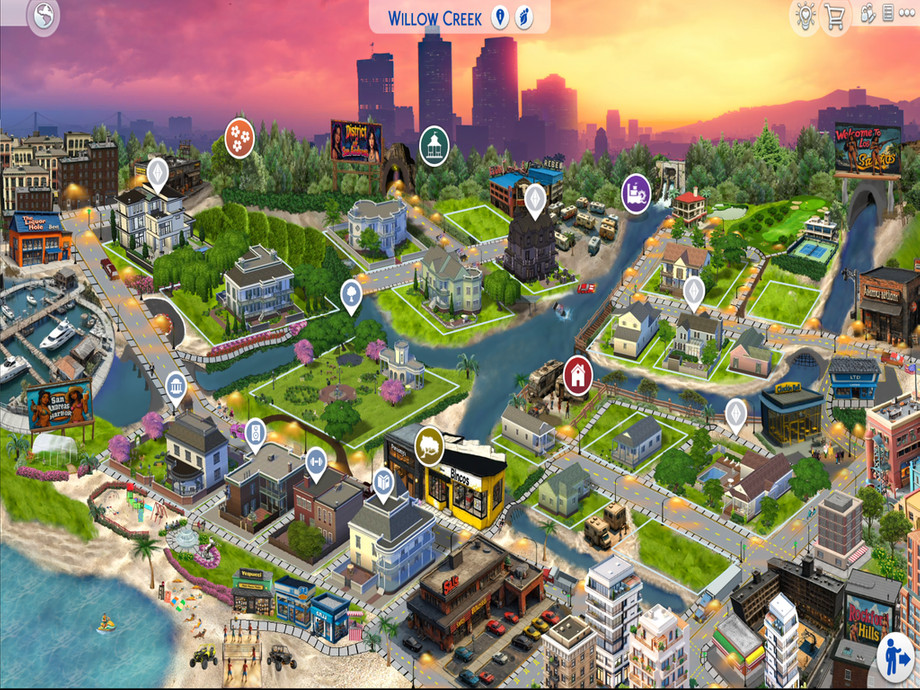Open the lightbulb hints button
Image resolution: width=920 pixels, height=690 pixels.
[804, 14]
